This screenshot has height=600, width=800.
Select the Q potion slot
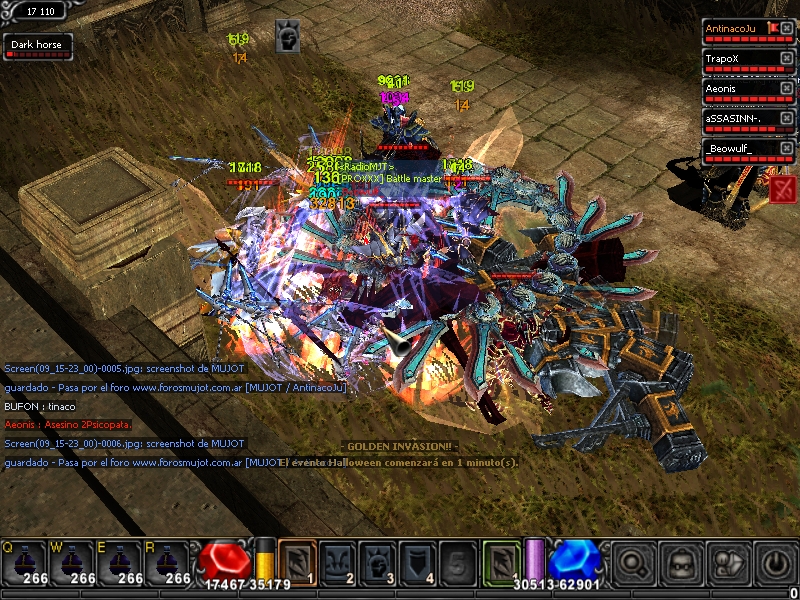pos(24,562)
